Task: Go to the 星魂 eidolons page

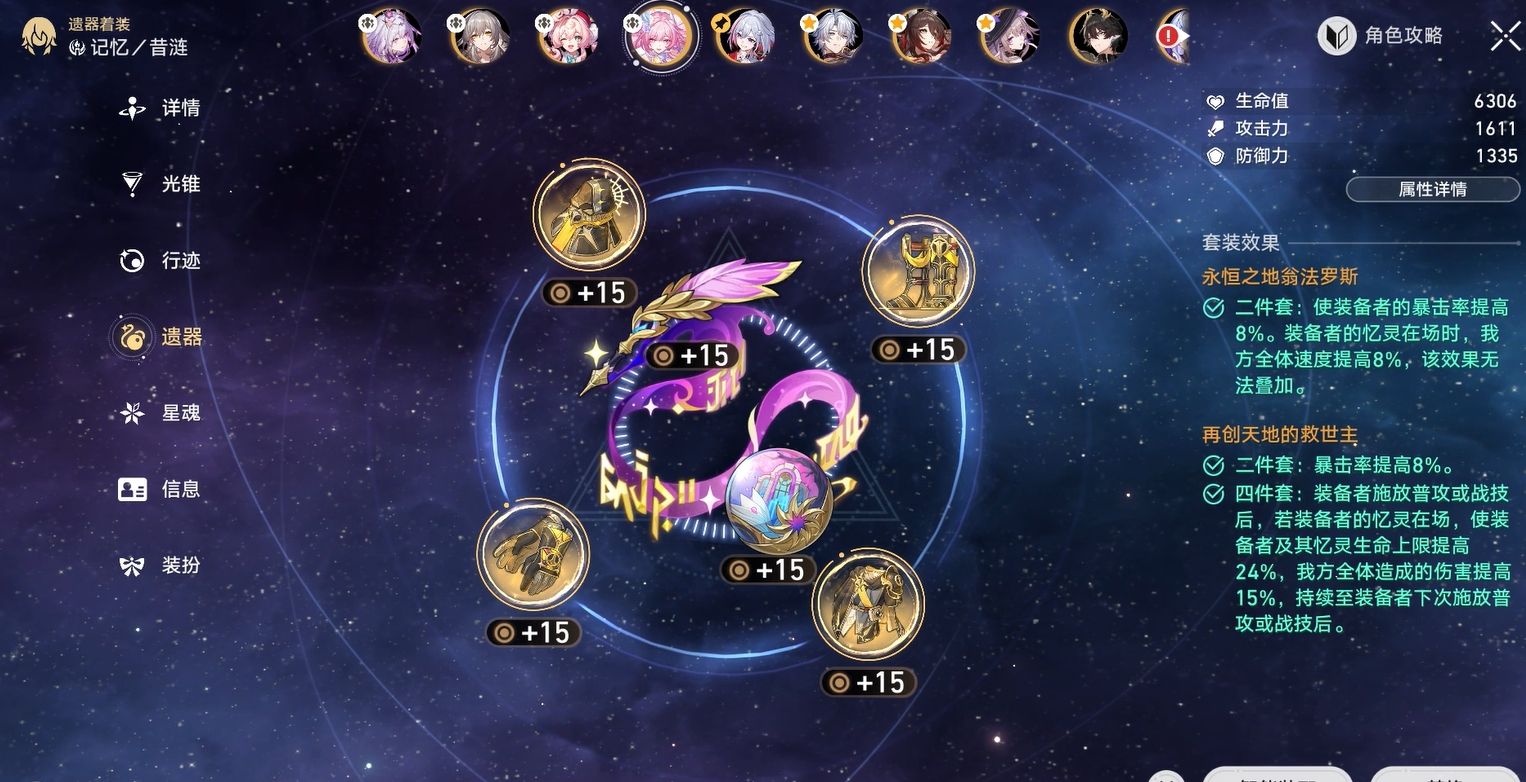Action: pyautogui.click(x=161, y=413)
